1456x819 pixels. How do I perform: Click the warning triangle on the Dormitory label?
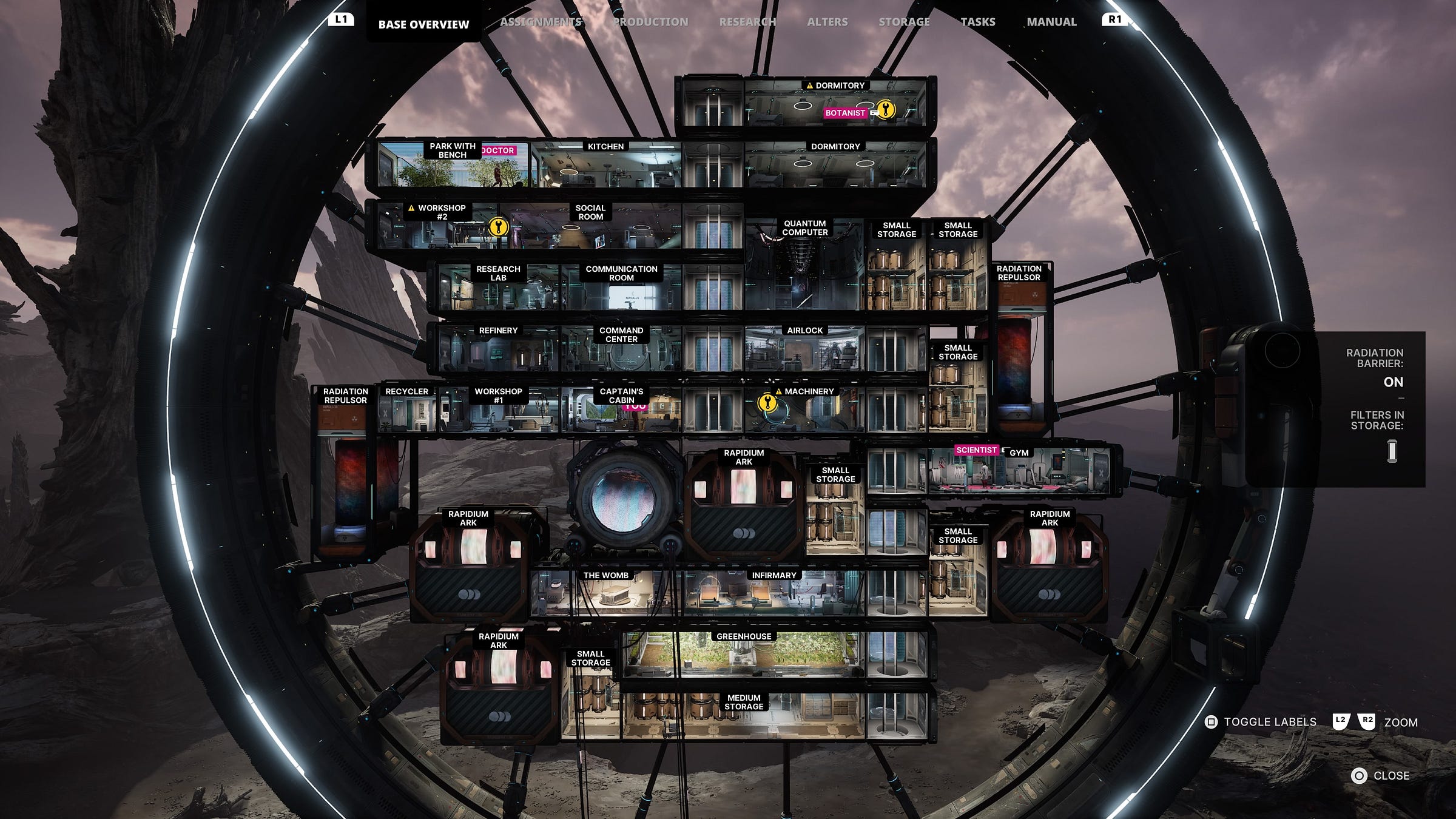point(811,85)
